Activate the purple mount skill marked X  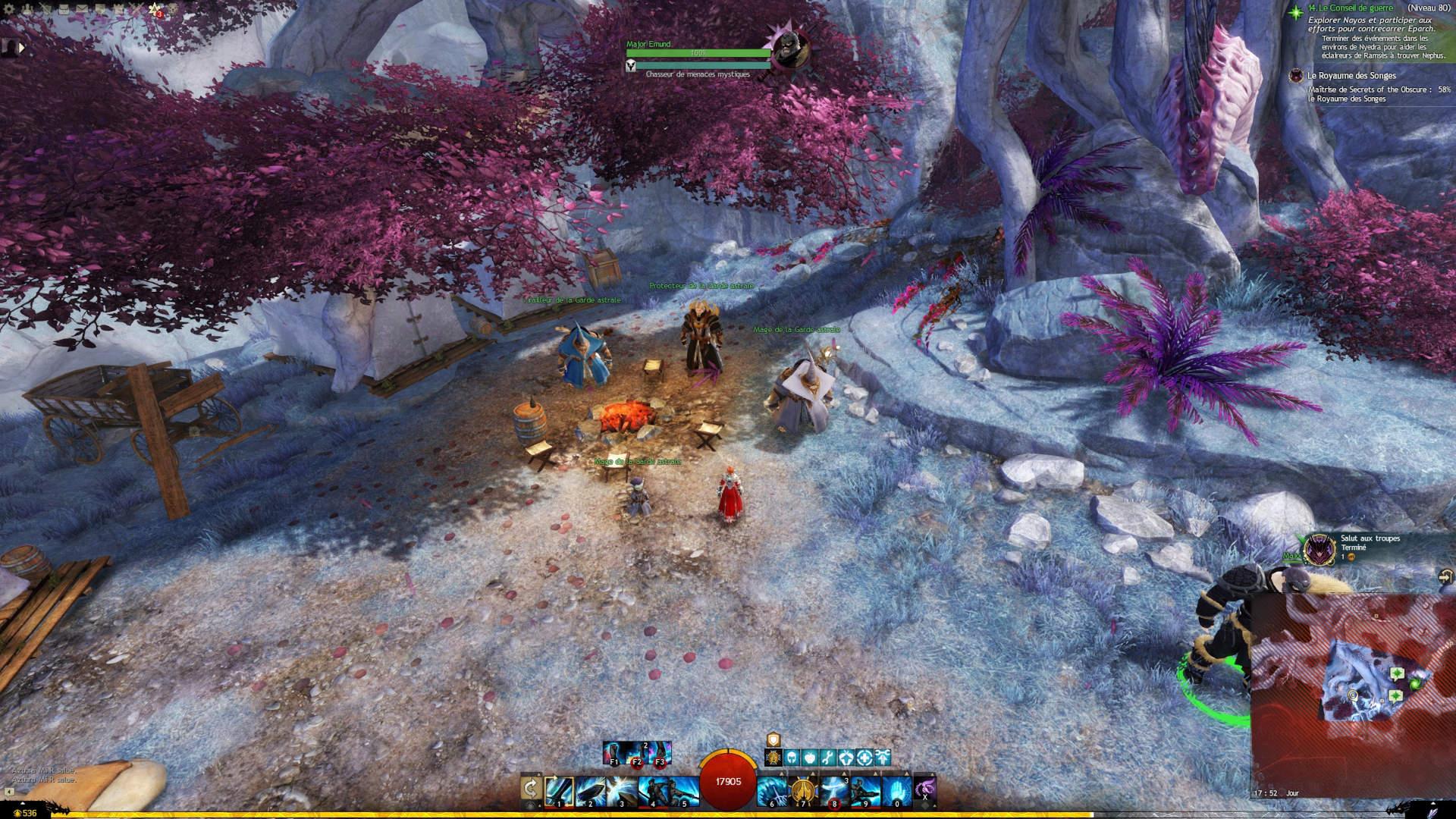tap(924, 789)
